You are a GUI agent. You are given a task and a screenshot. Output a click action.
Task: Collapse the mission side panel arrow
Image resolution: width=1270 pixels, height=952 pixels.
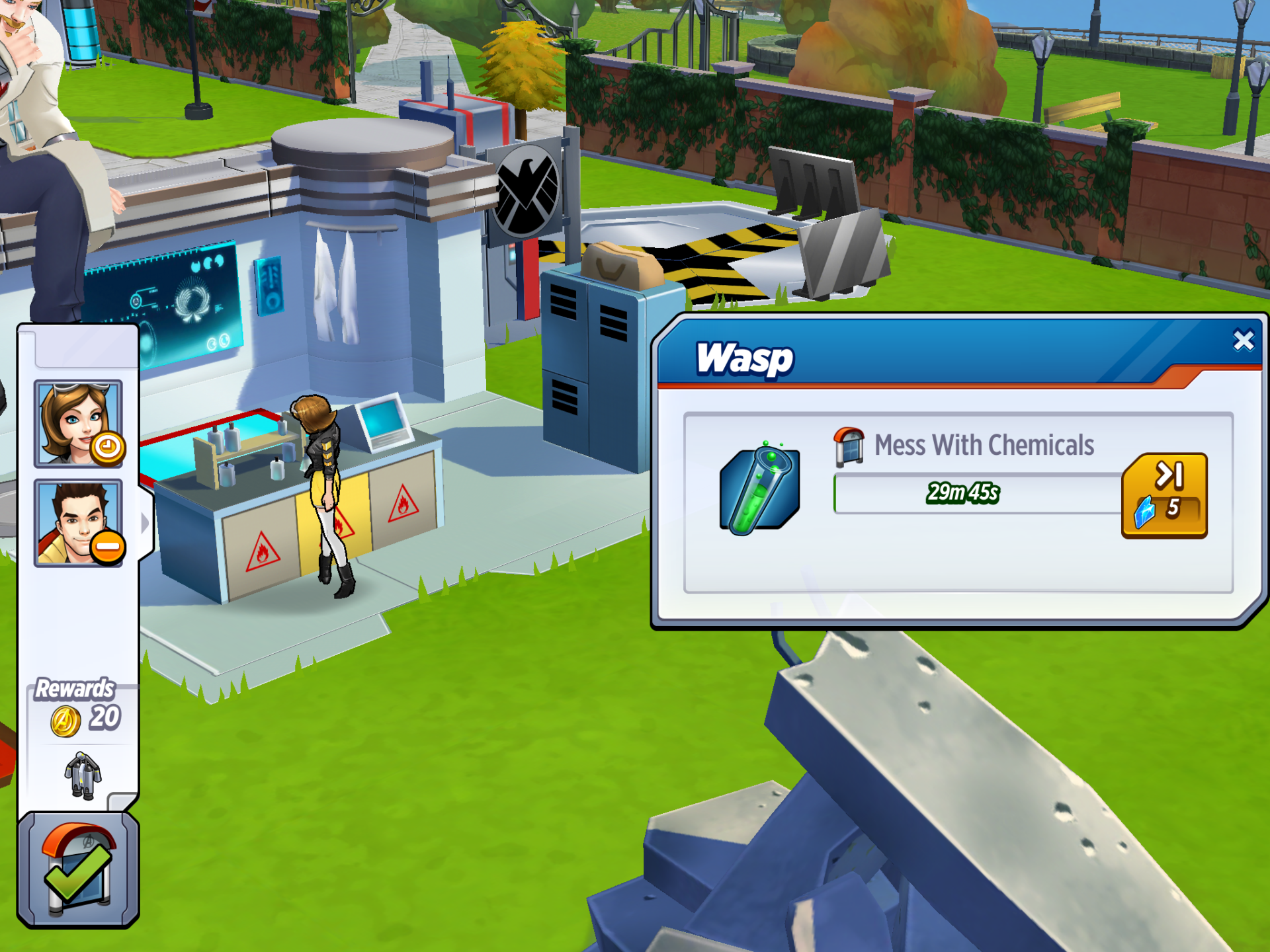pyautogui.click(x=146, y=523)
